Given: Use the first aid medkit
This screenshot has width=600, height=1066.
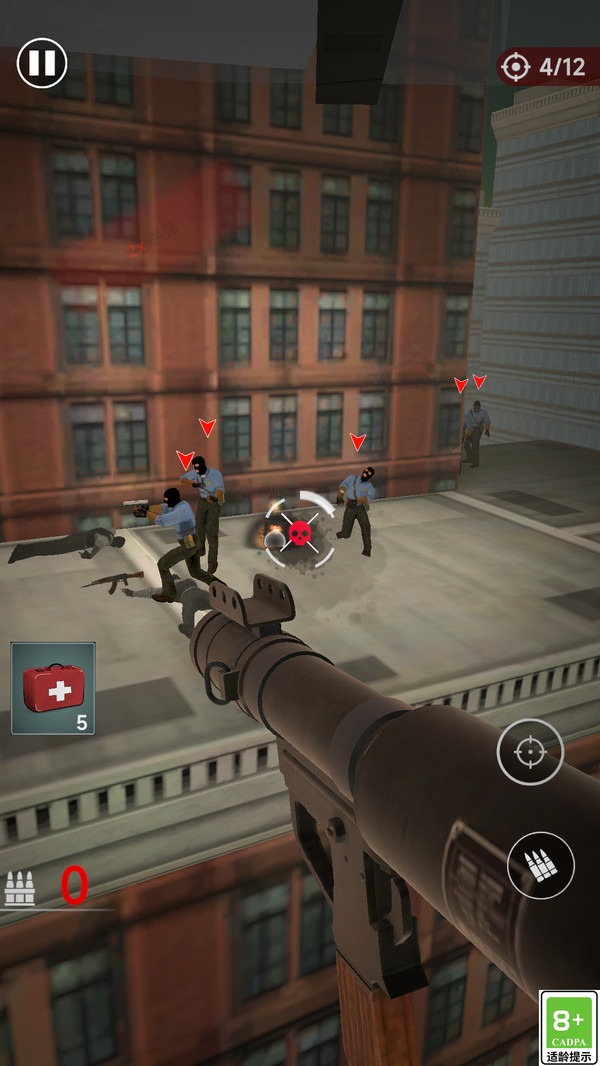Looking at the screenshot, I should (x=53, y=688).
